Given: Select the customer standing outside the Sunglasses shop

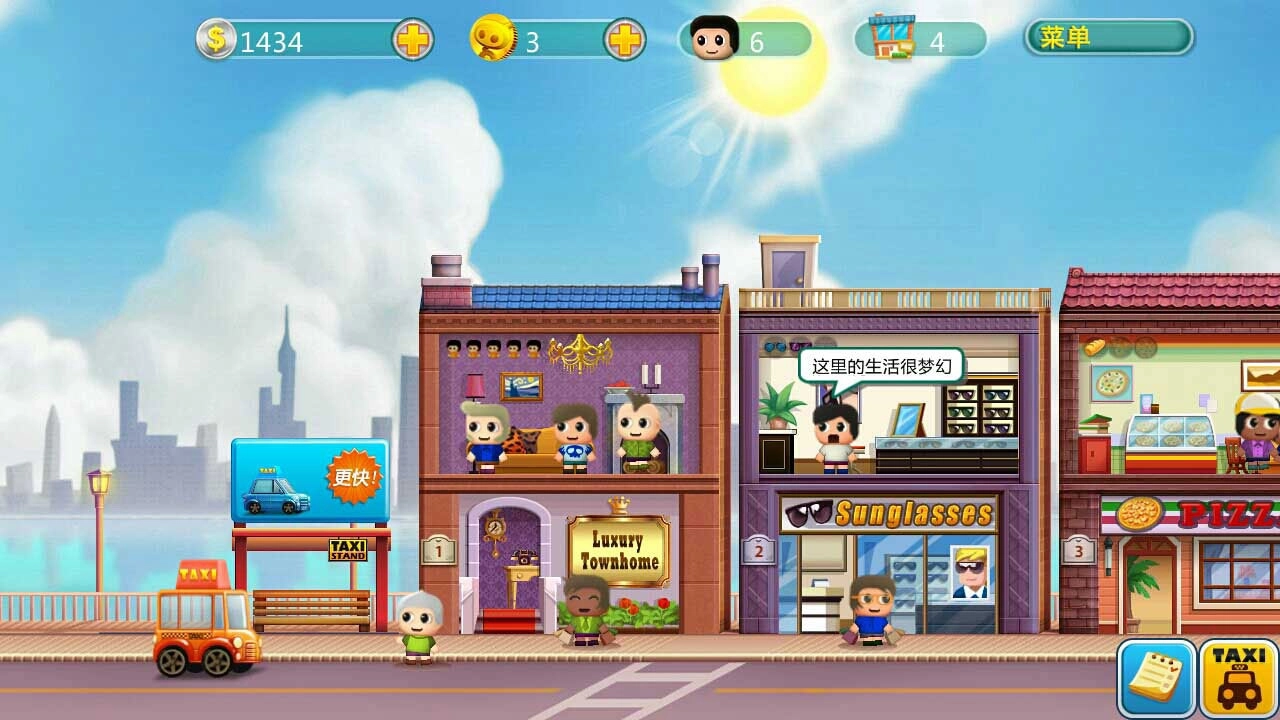Looking at the screenshot, I should pos(869,613).
